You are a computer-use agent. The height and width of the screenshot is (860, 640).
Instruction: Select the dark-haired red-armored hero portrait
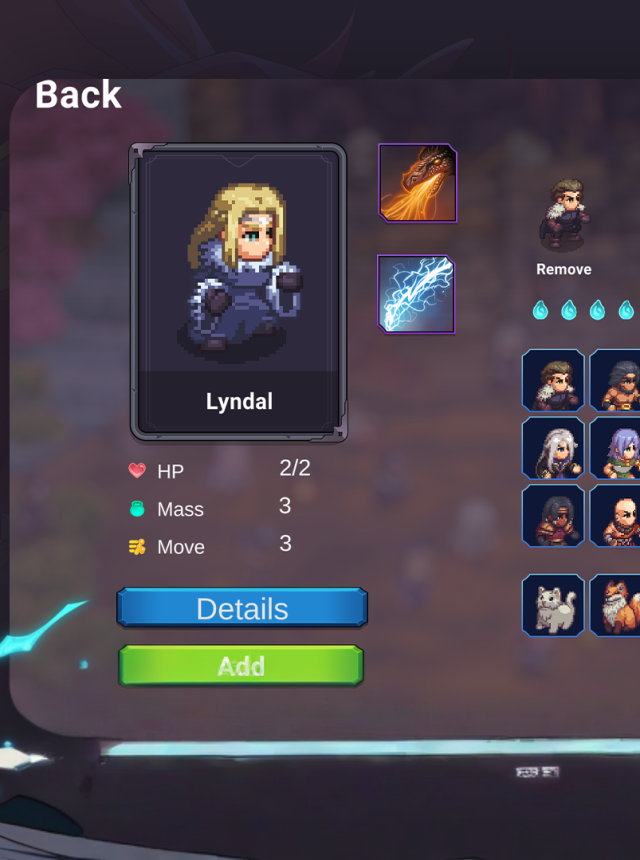coord(553,516)
